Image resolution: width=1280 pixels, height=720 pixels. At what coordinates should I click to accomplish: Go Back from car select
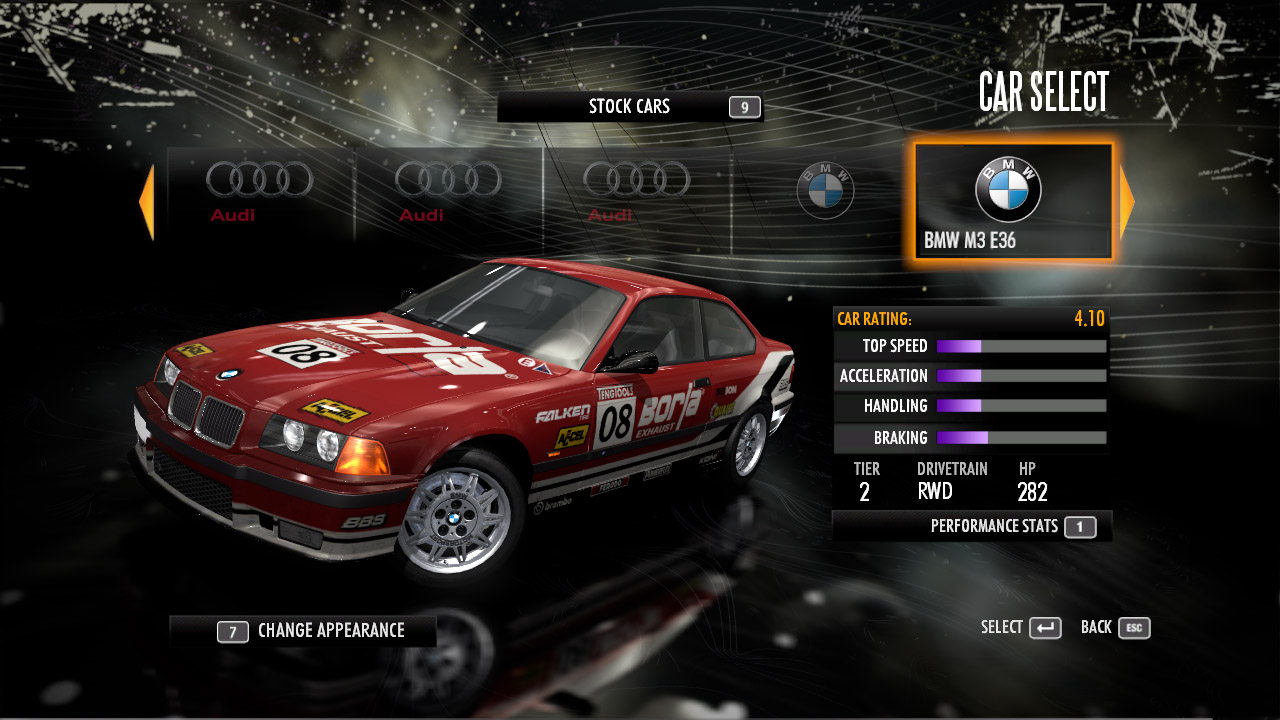pos(1115,628)
